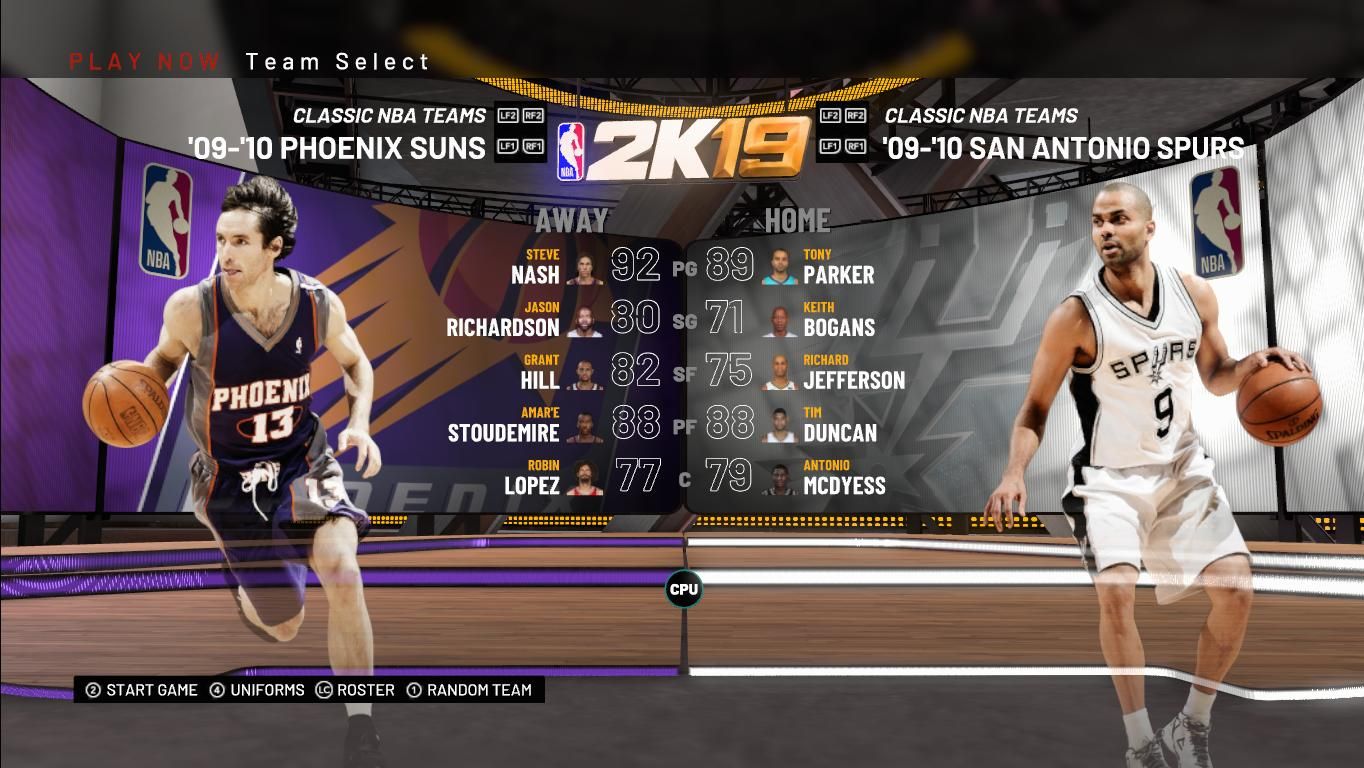
Task: Choose the Random Team option
Action: pos(469,690)
